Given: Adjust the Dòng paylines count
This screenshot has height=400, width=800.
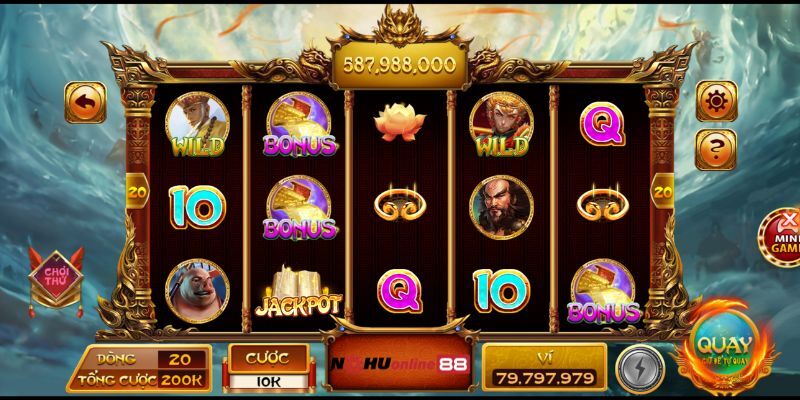Looking at the screenshot, I should click(180, 358).
